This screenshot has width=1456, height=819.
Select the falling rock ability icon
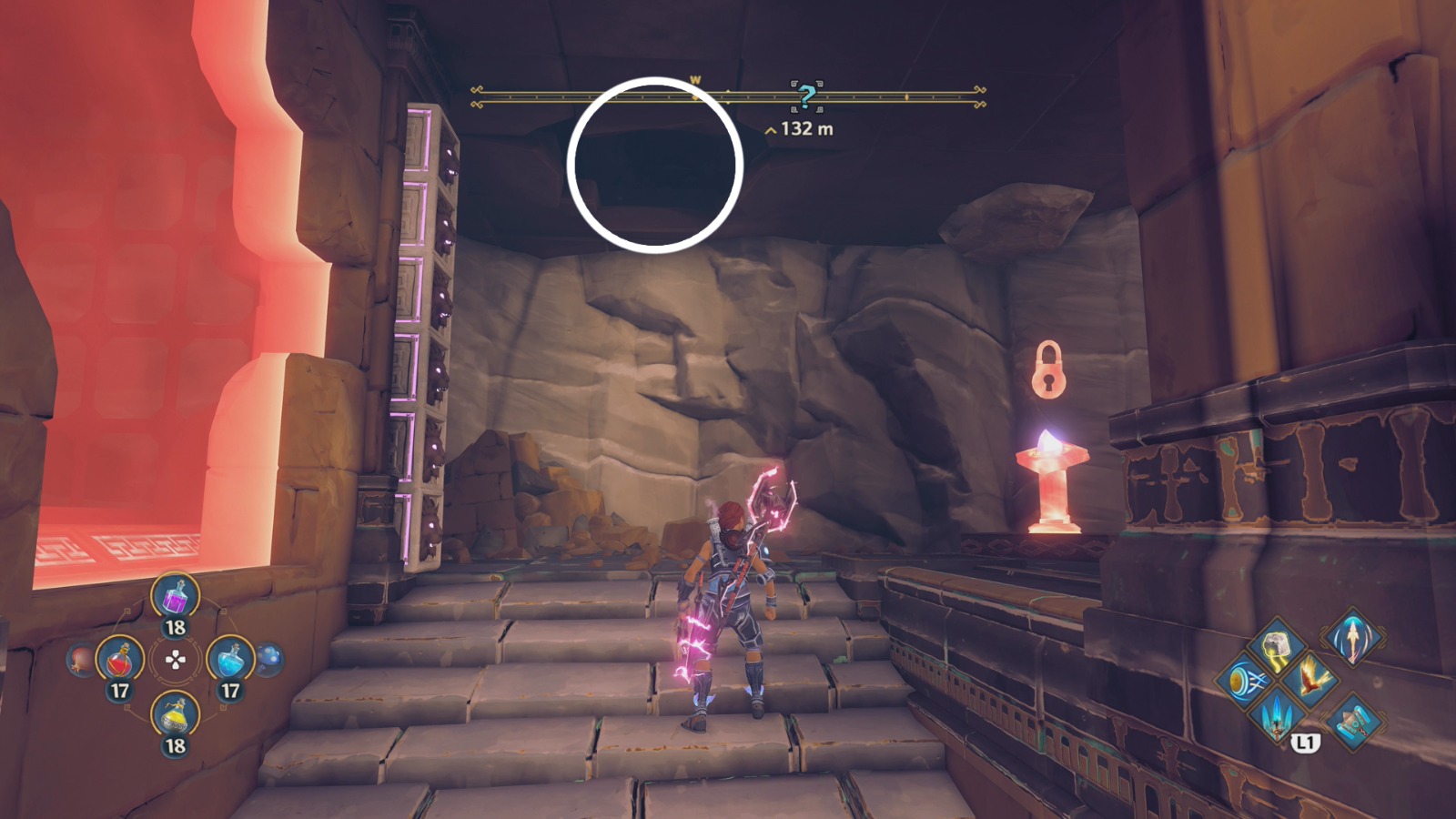[1277, 644]
